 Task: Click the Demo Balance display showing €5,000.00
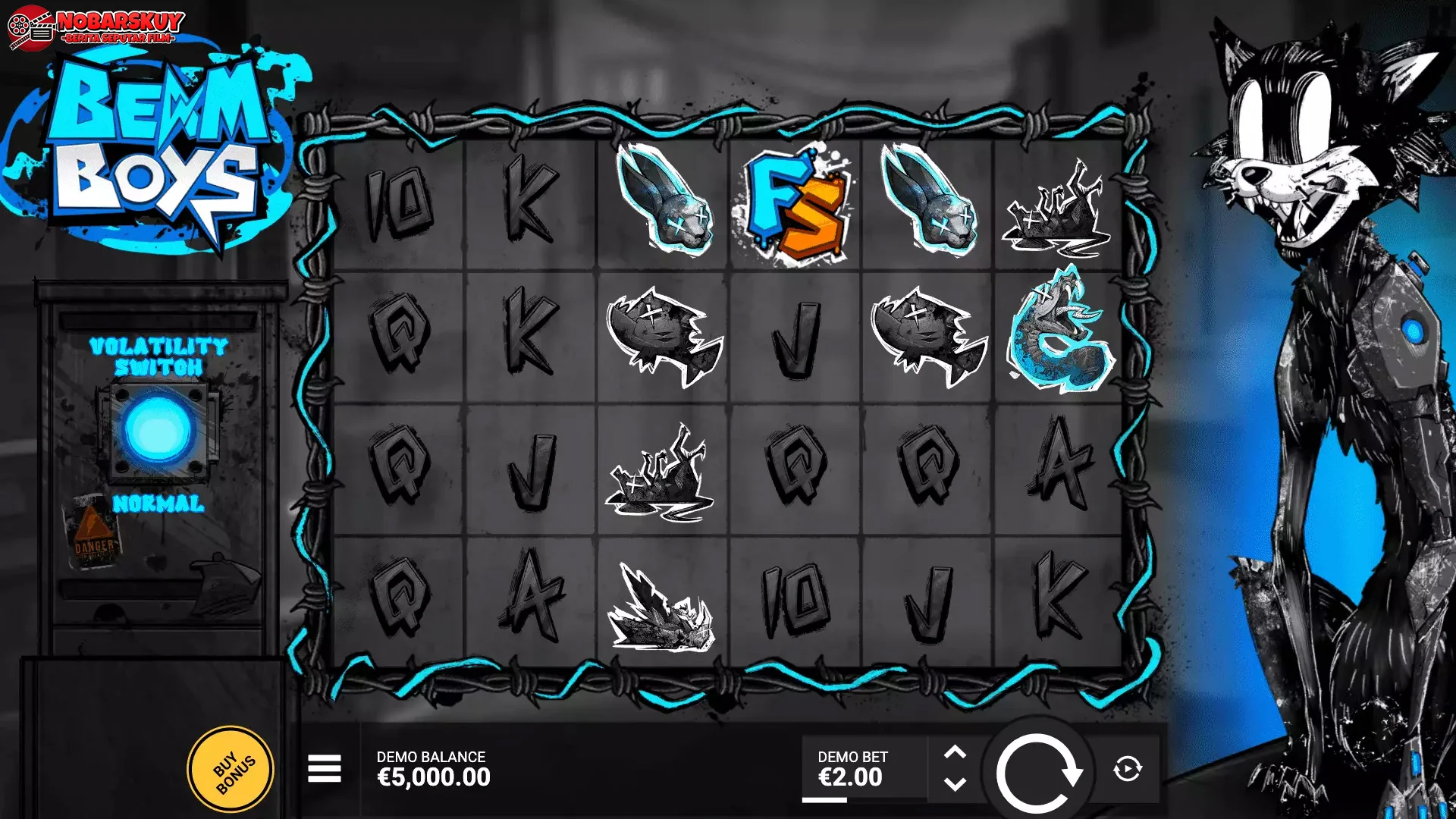point(432,767)
